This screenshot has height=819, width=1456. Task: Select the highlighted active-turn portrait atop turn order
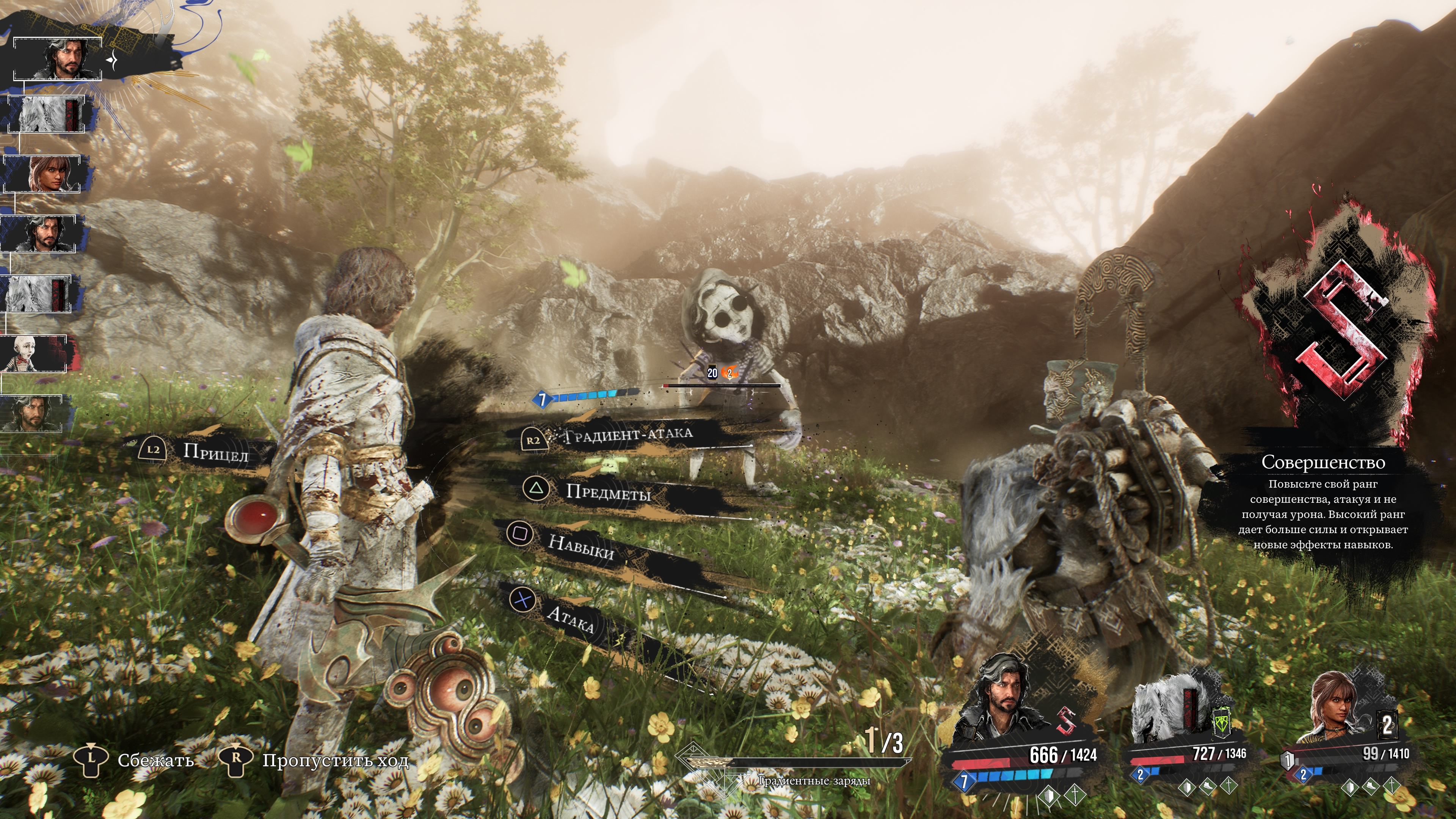pos(58,59)
